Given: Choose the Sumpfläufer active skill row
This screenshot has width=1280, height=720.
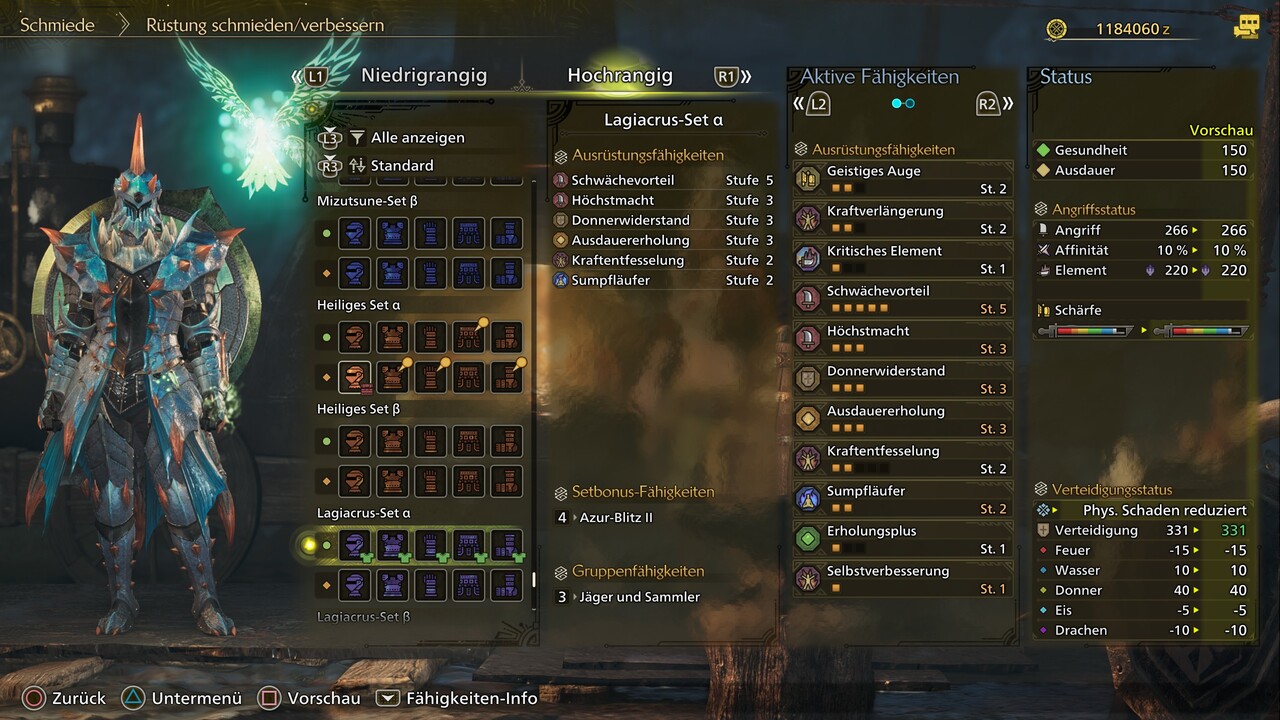Looking at the screenshot, I should pos(903,500).
